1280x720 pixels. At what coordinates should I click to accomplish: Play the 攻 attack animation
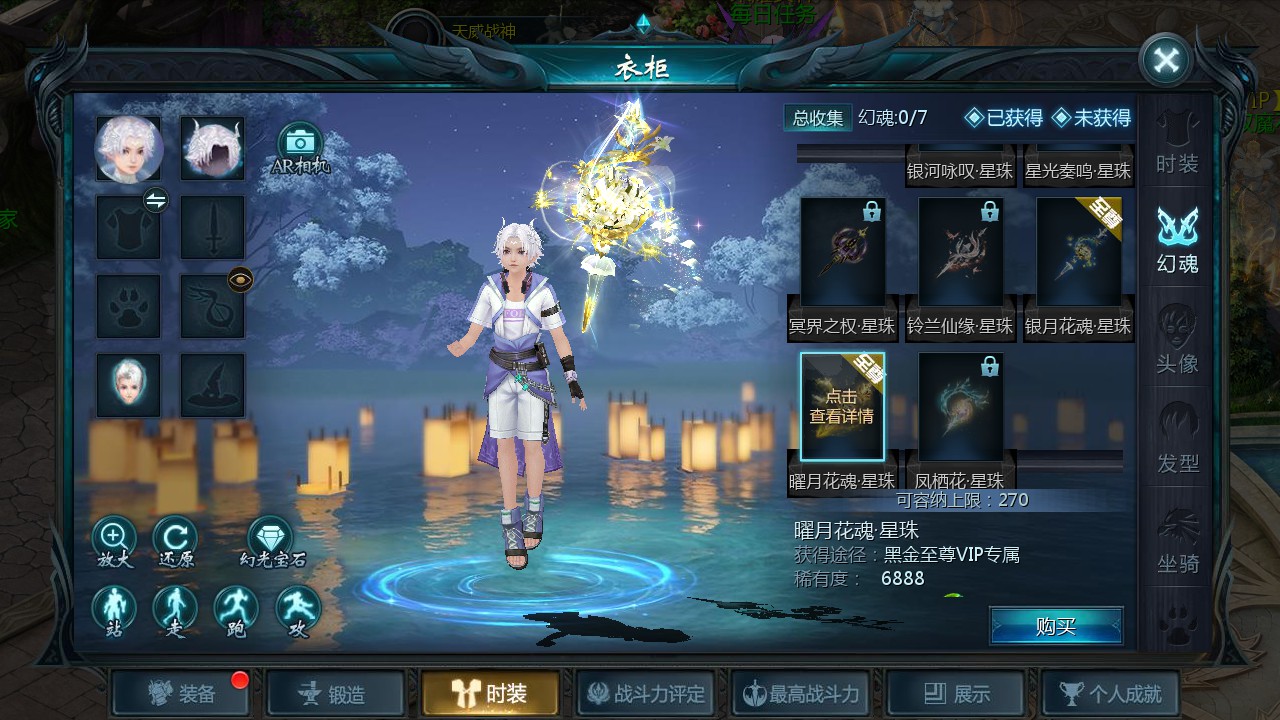[298, 612]
